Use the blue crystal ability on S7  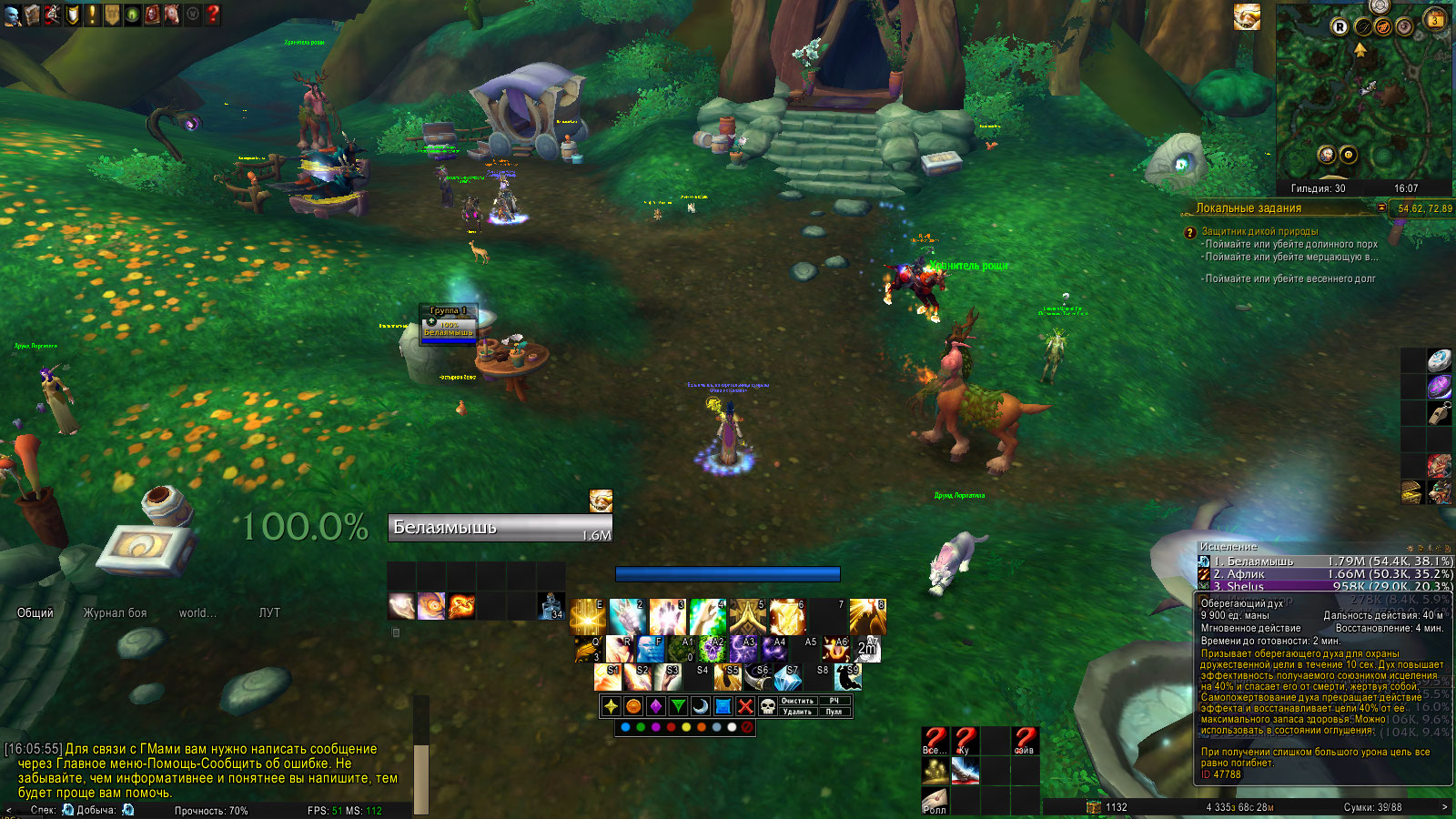[788, 677]
